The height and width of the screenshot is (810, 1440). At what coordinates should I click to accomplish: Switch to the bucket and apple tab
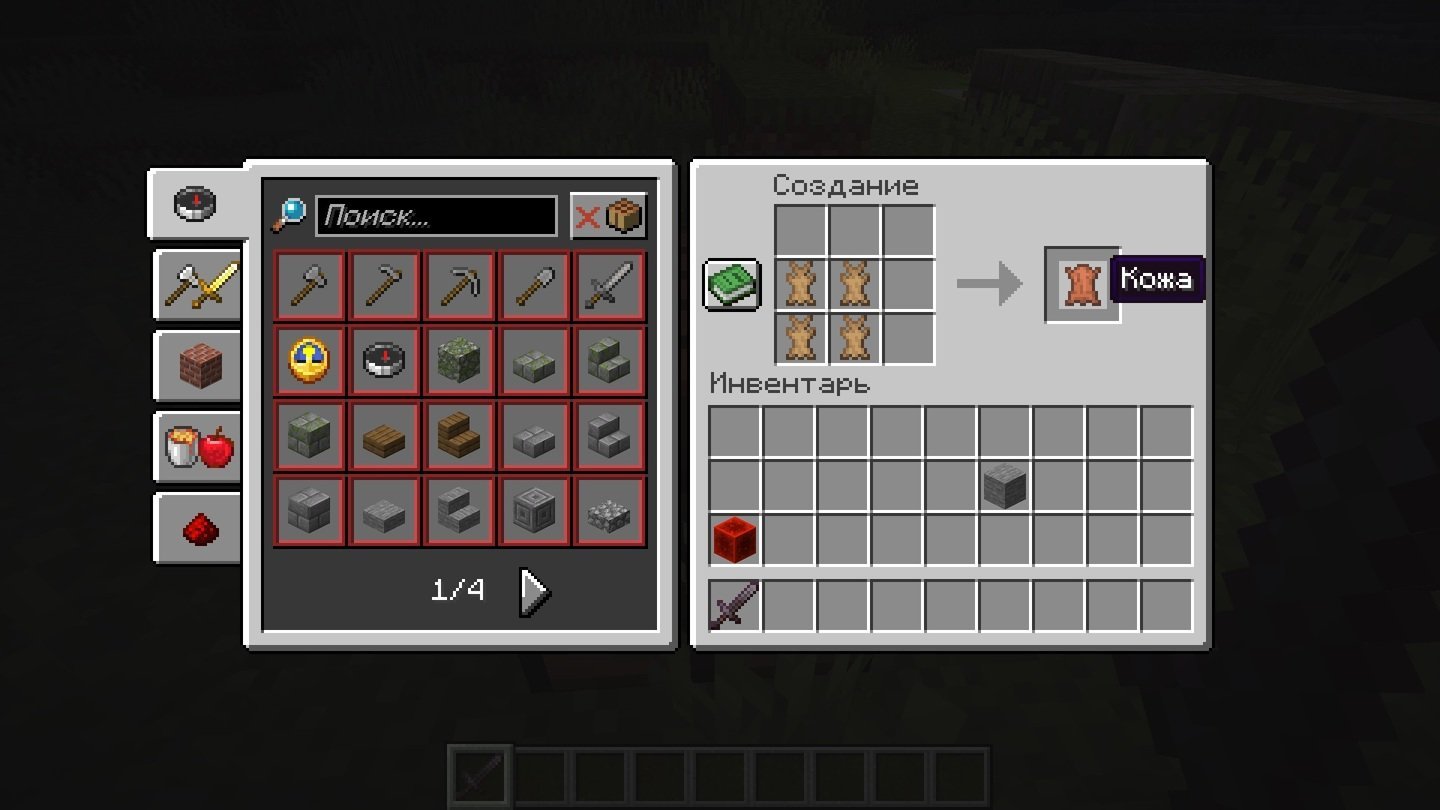[200, 449]
